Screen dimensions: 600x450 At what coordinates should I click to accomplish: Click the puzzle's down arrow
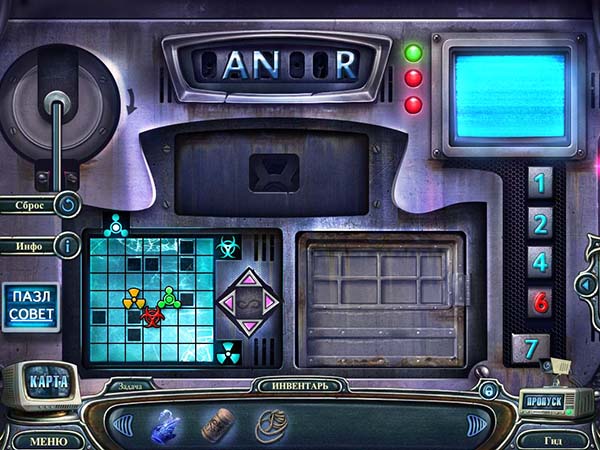coord(248,326)
